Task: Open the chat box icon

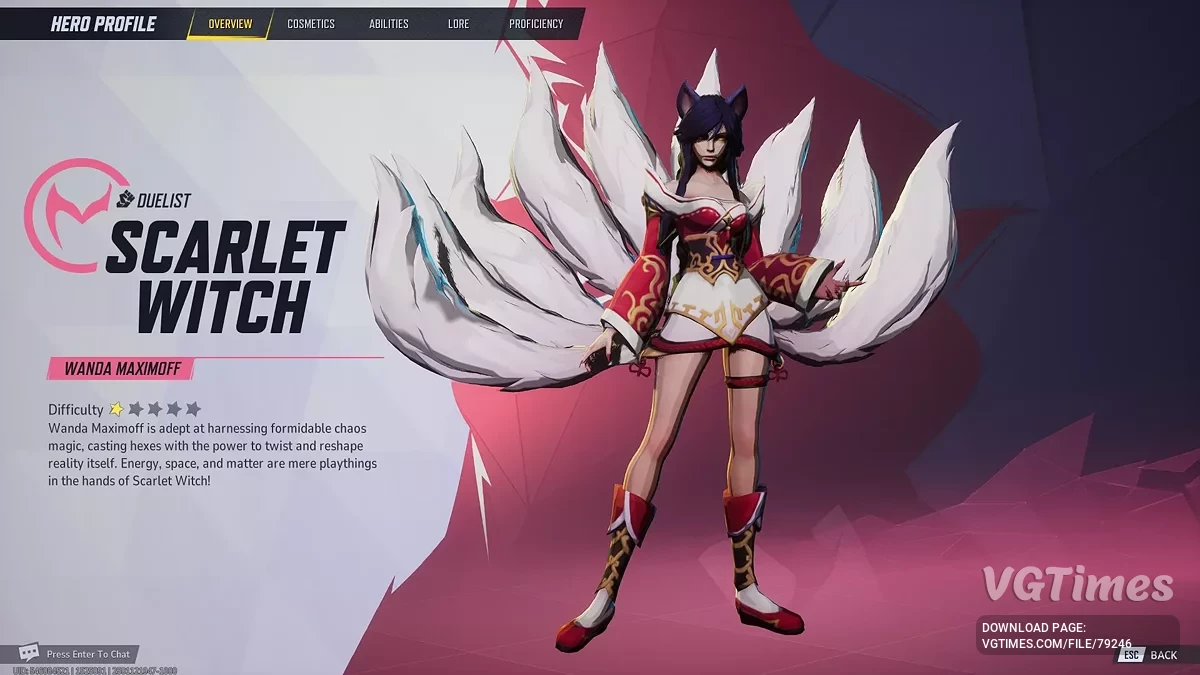Action: tap(29, 653)
